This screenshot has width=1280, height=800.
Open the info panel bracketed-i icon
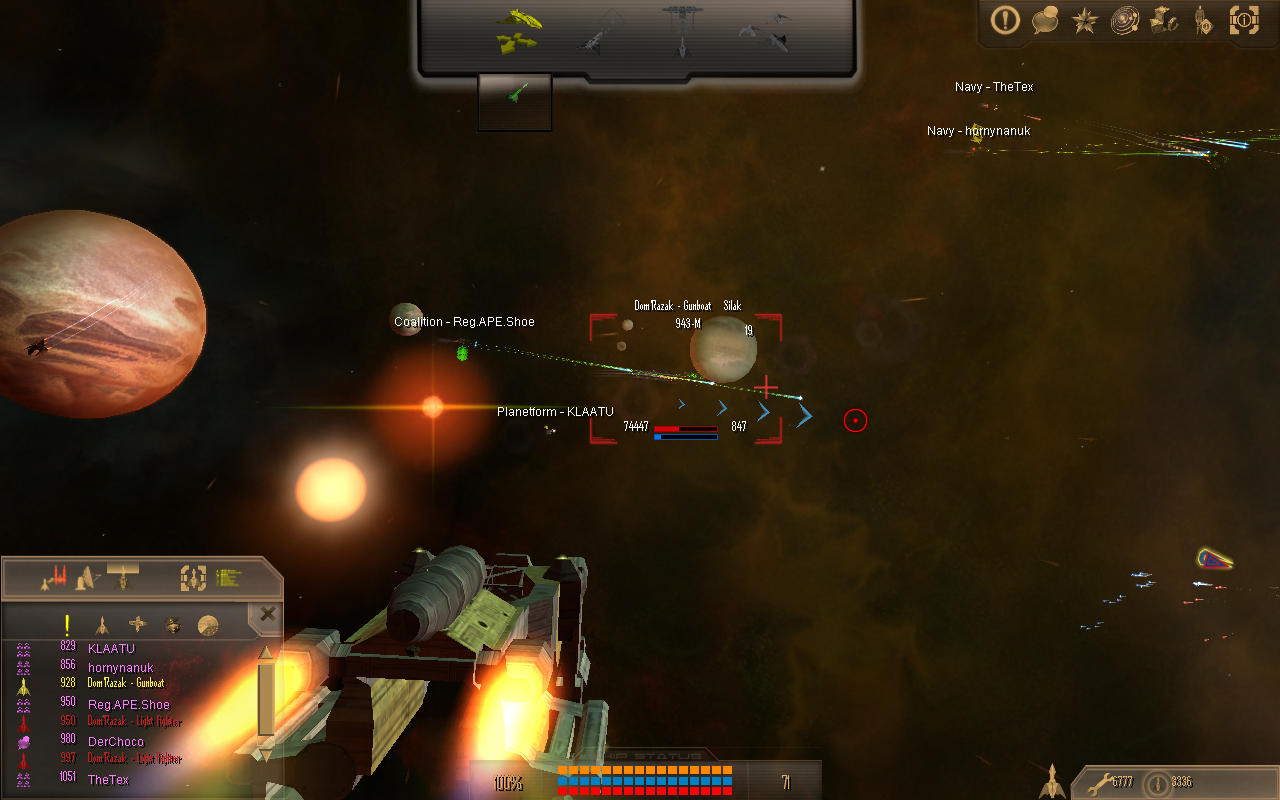pyautogui.click(x=1243, y=21)
